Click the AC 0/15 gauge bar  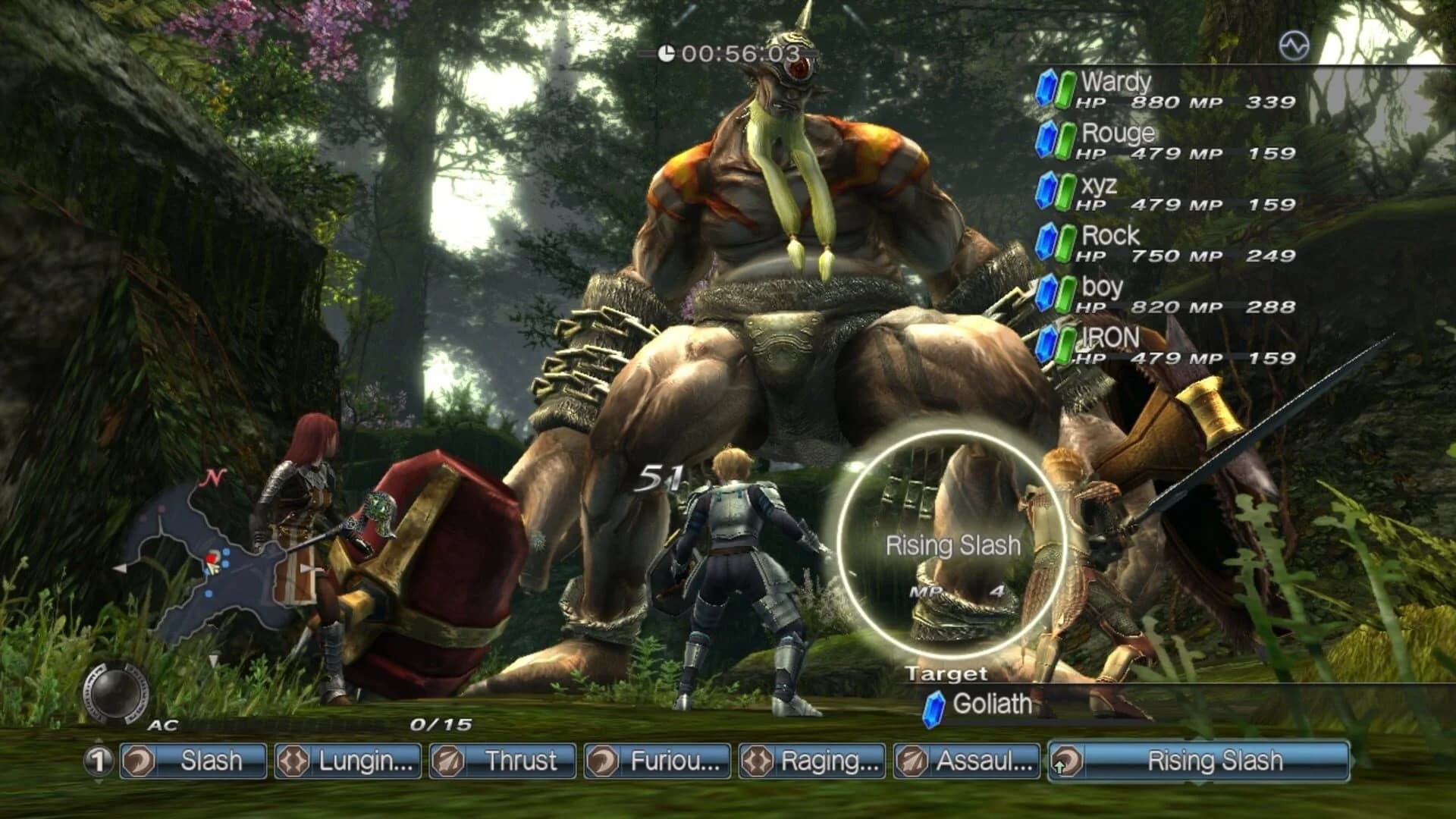(x=303, y=725)
